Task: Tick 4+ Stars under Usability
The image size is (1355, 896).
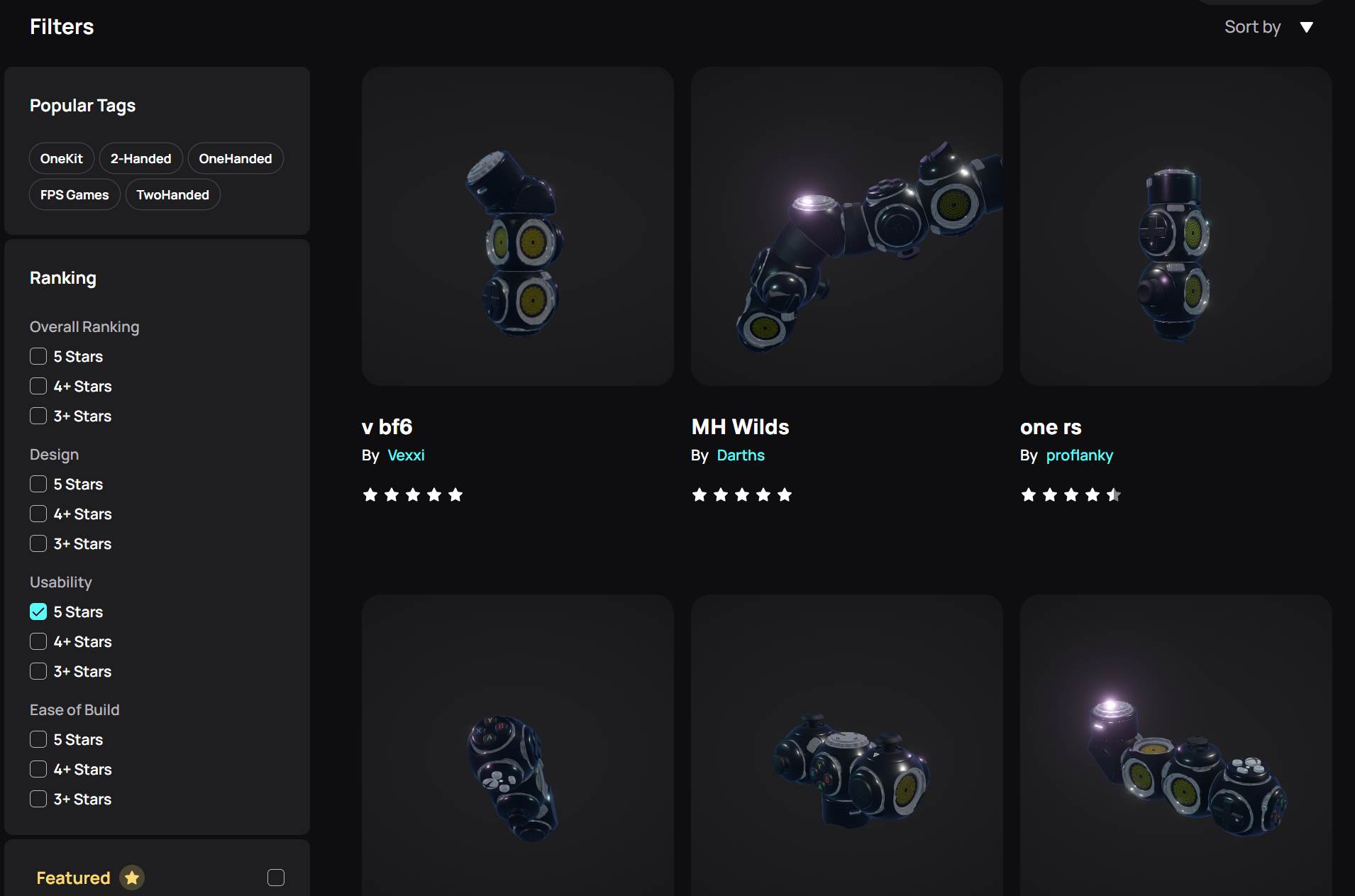Action: pos(38,641)
